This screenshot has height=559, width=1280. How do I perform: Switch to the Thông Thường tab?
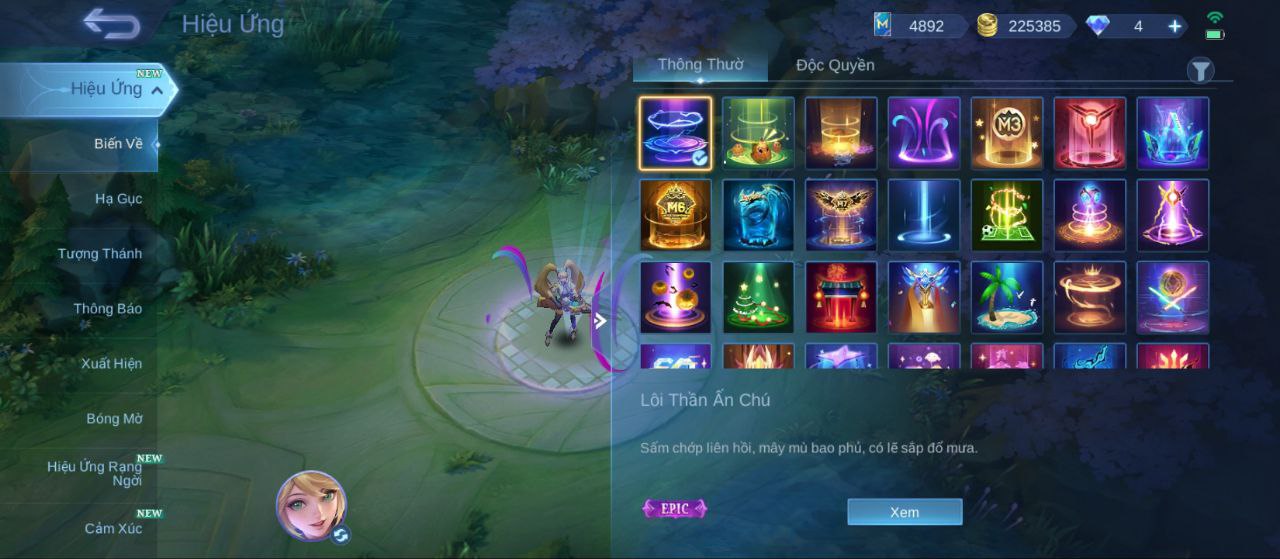pos(700,65)
